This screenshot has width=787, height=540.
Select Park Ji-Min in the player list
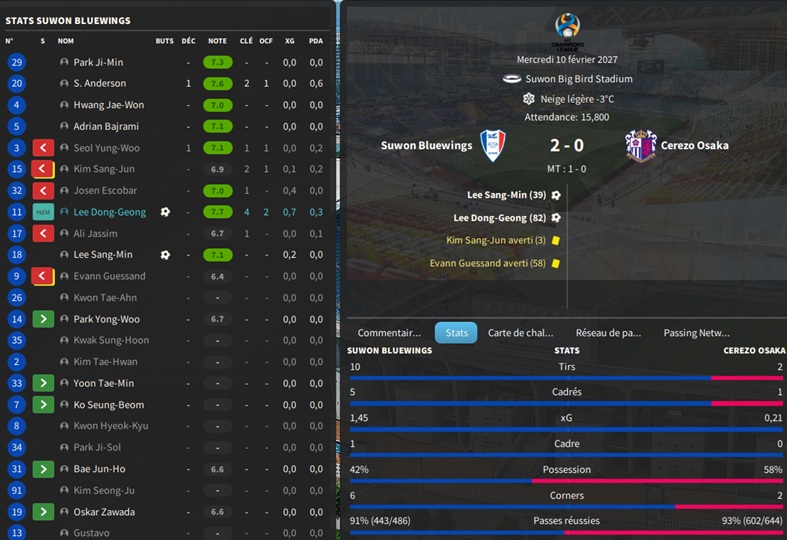(x=98, y=62)
